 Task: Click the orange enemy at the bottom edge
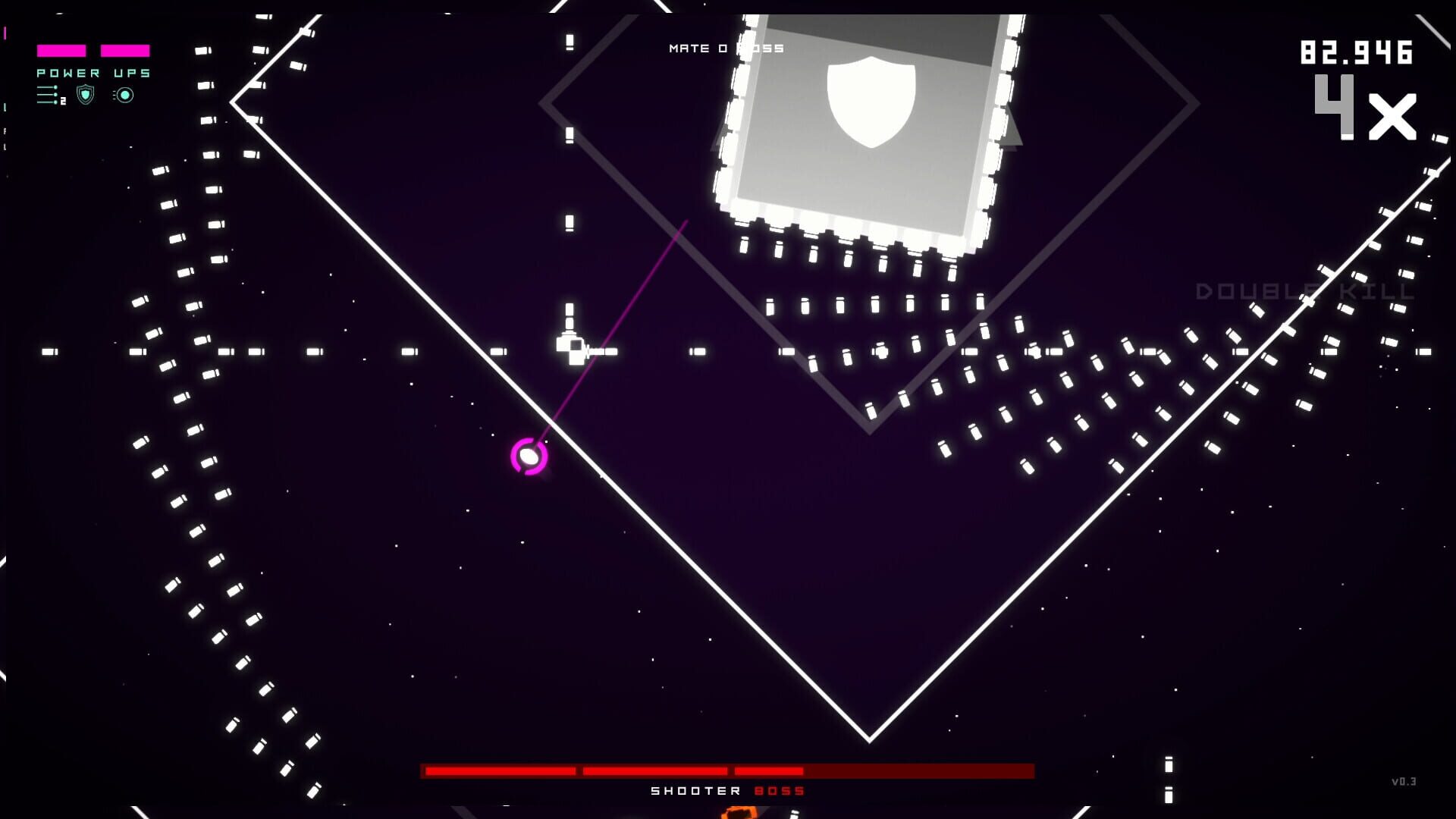(737, 814)
